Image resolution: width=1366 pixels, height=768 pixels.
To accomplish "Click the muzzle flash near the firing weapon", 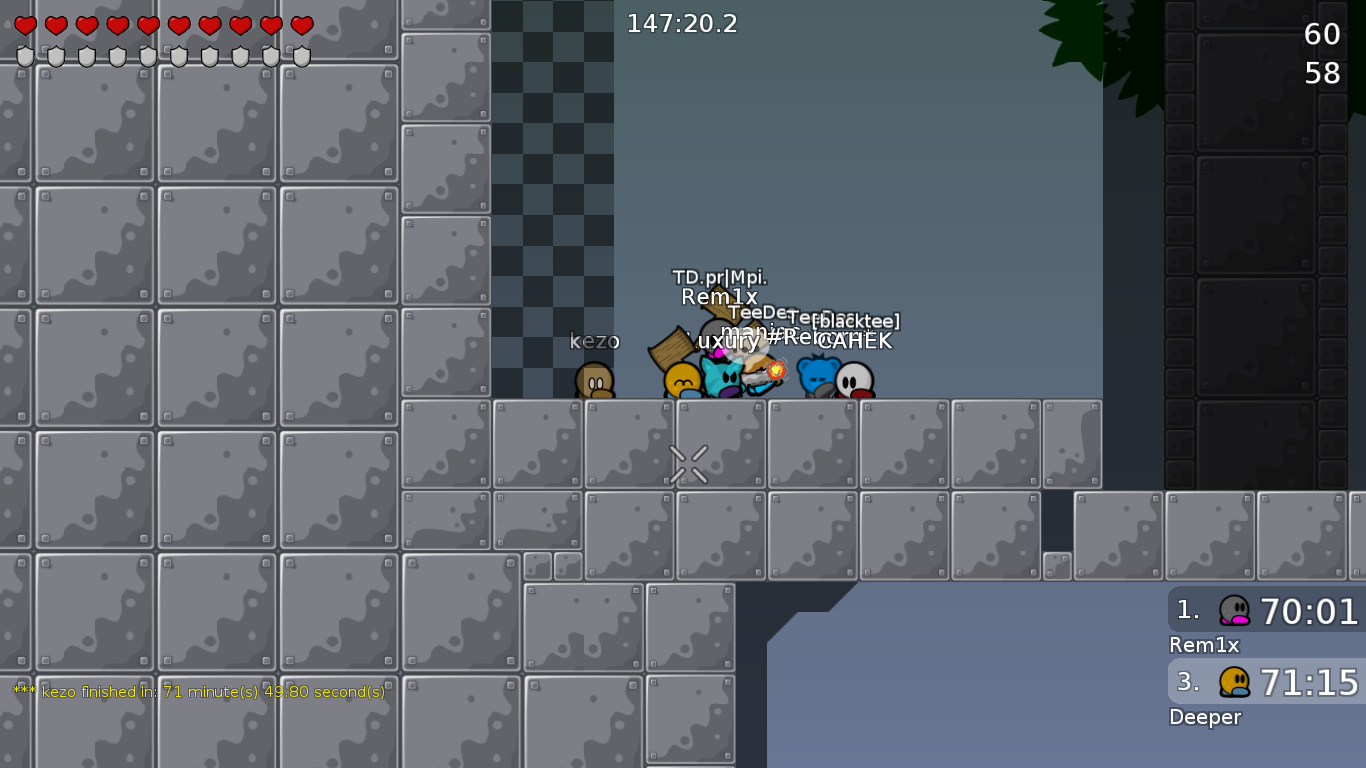I will (776, 372).
